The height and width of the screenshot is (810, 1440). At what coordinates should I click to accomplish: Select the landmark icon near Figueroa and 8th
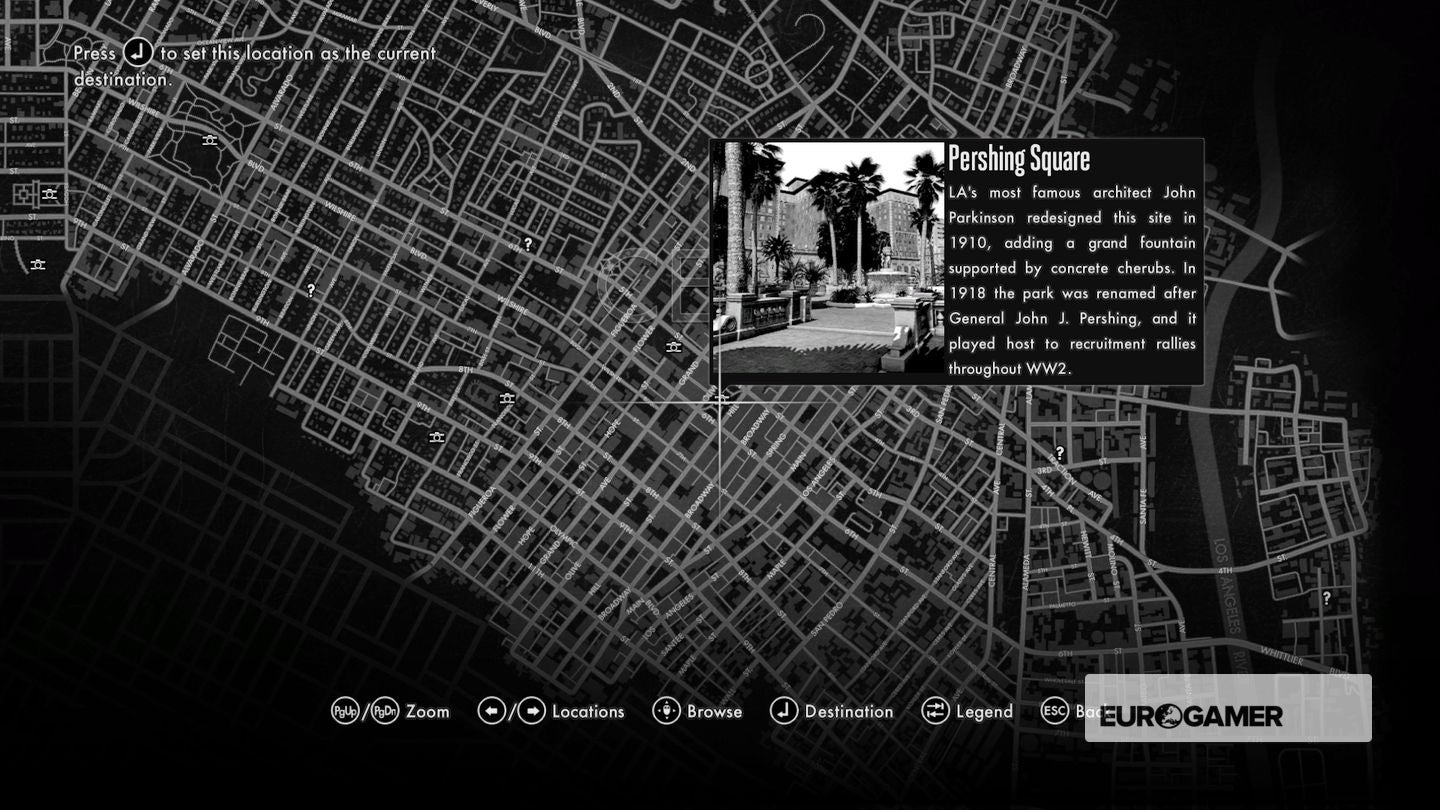tap(505, 398)
